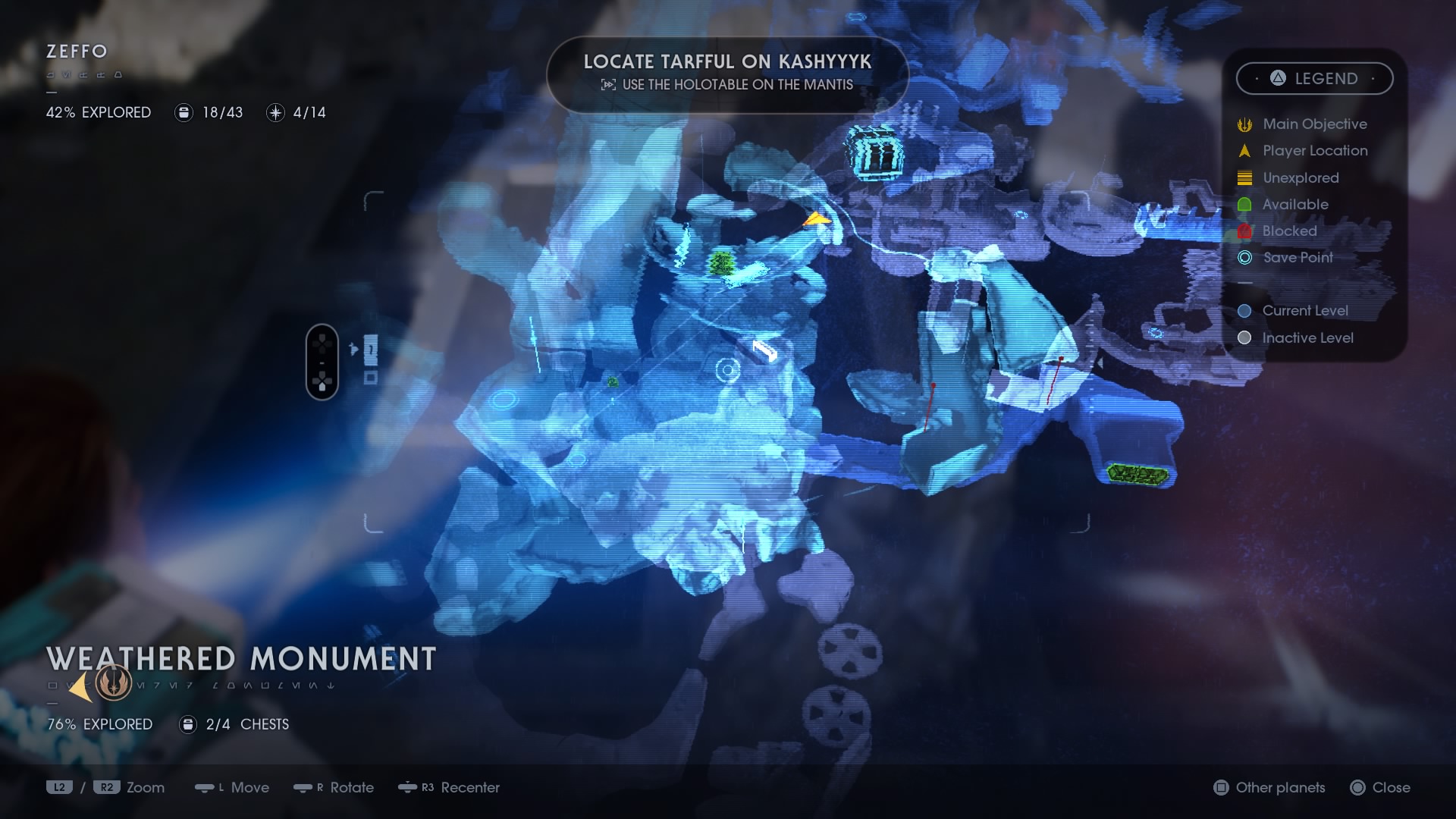Click the Blocked red icon in the Legend
Viewport: 1456px width, 819px height.
[x=1244, y=231]
